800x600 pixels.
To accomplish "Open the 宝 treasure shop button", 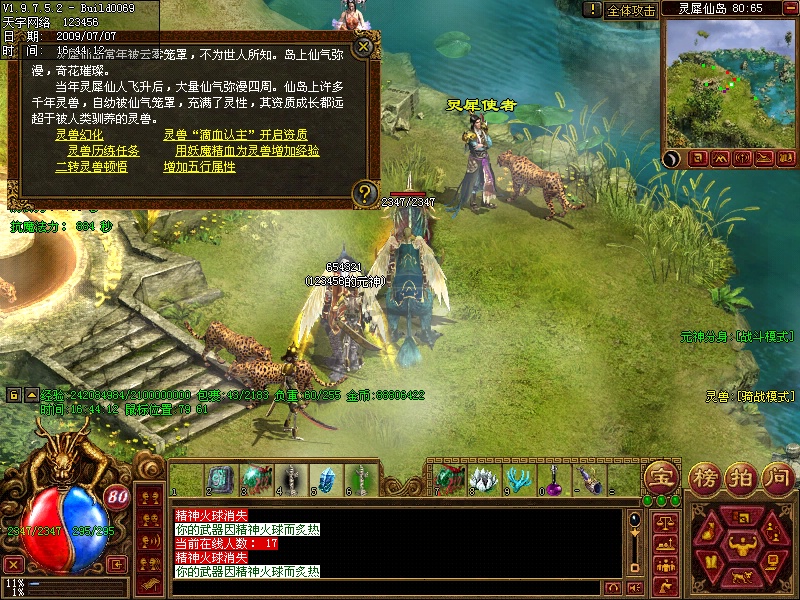I will [x=659, y=476].
